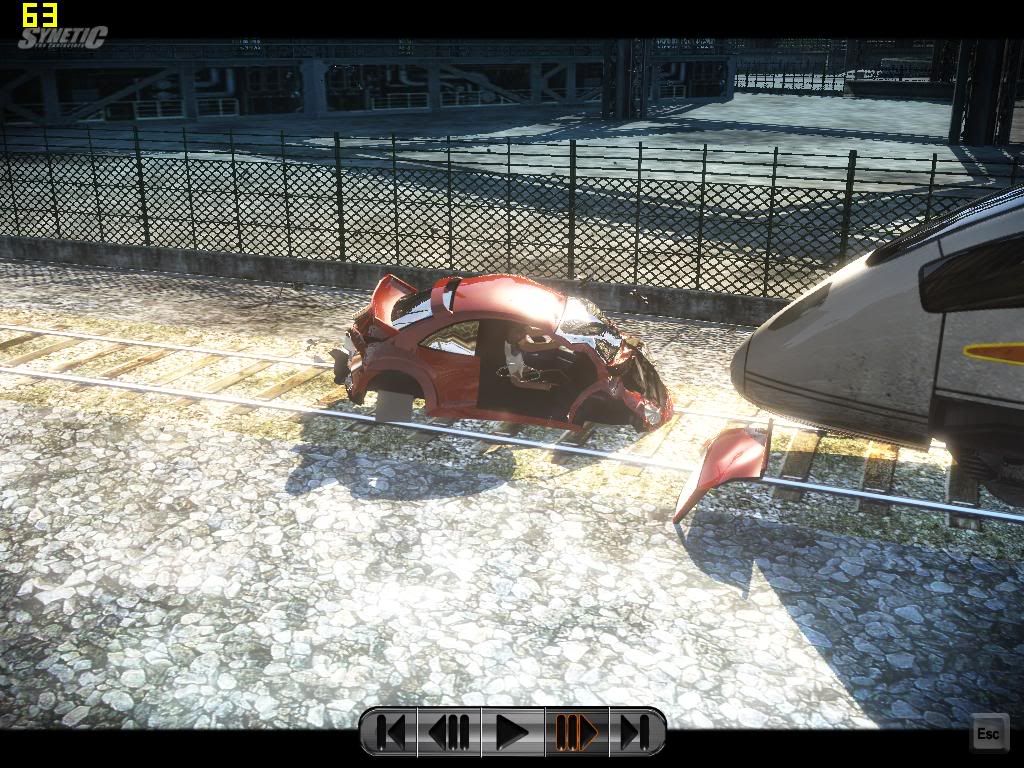This screenshot has width=1024, height=768.
Task: Step the replay forward one frame
Action: tap(575, 732)
